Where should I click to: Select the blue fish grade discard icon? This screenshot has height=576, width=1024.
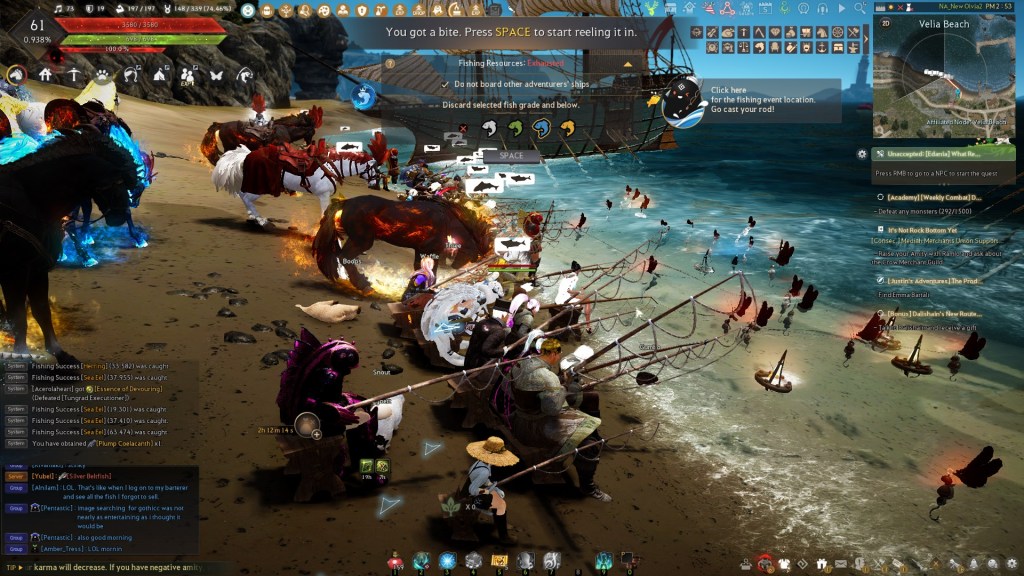click(x=541, y=128)
